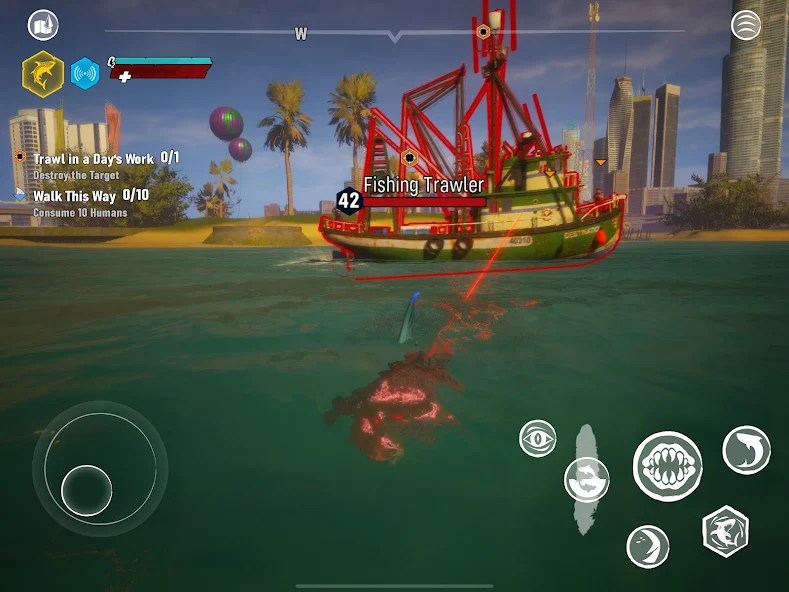Screen dimensions: 789x592
Task: Bite with the shark jaws button
Action: point(667,466)
